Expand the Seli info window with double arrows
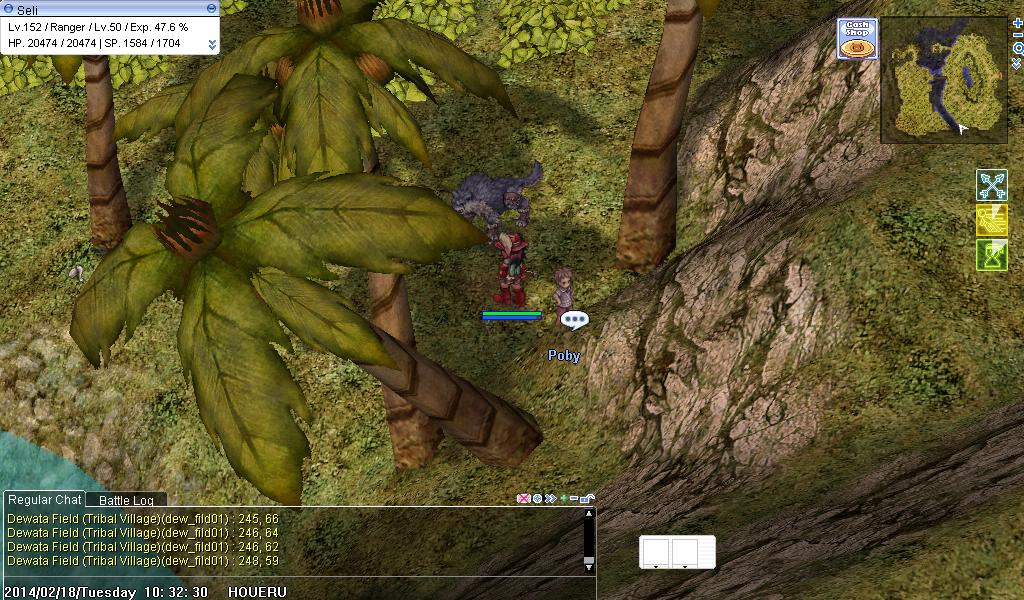Viewport: 1024px width, 600px height. [x=212, y=44]
